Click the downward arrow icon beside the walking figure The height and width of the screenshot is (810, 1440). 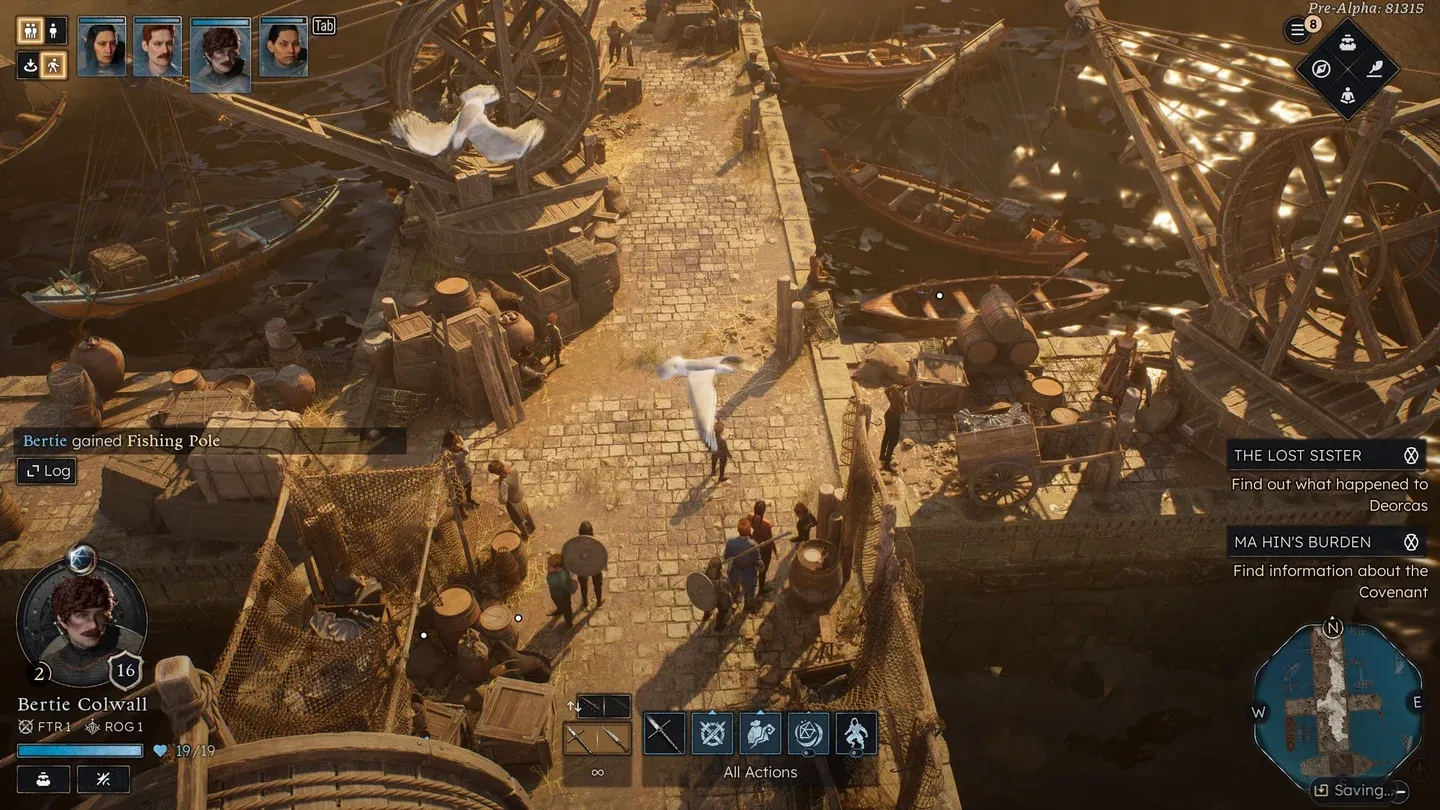tap(29, 65)
